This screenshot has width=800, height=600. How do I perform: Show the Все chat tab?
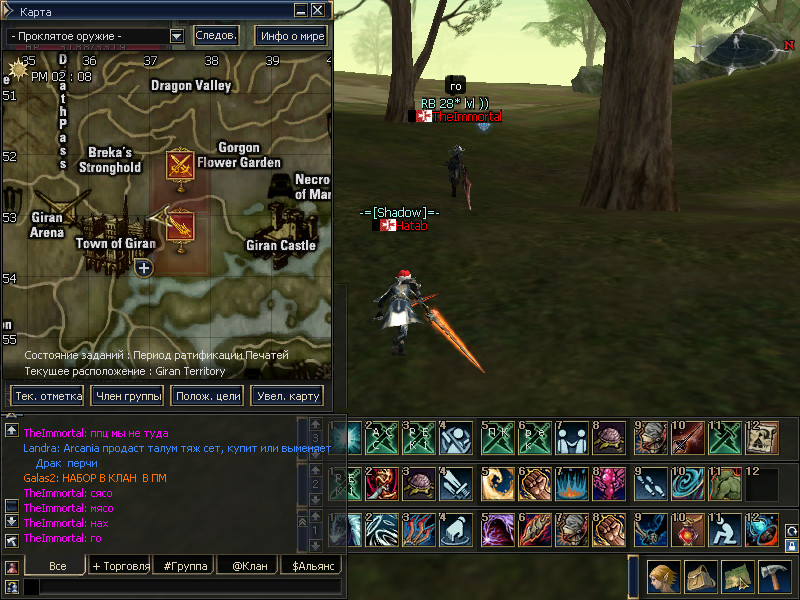[57, 566]
